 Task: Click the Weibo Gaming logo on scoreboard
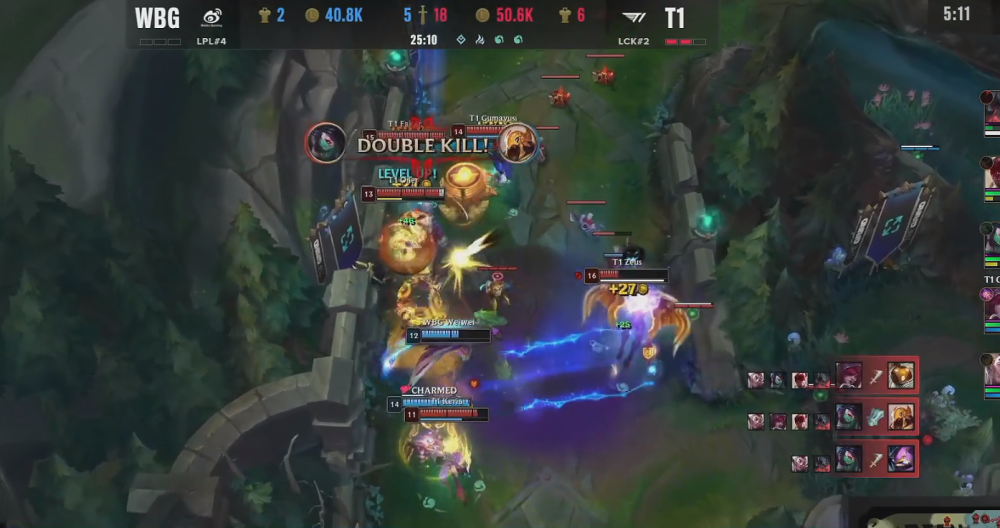tap(212, 17)
